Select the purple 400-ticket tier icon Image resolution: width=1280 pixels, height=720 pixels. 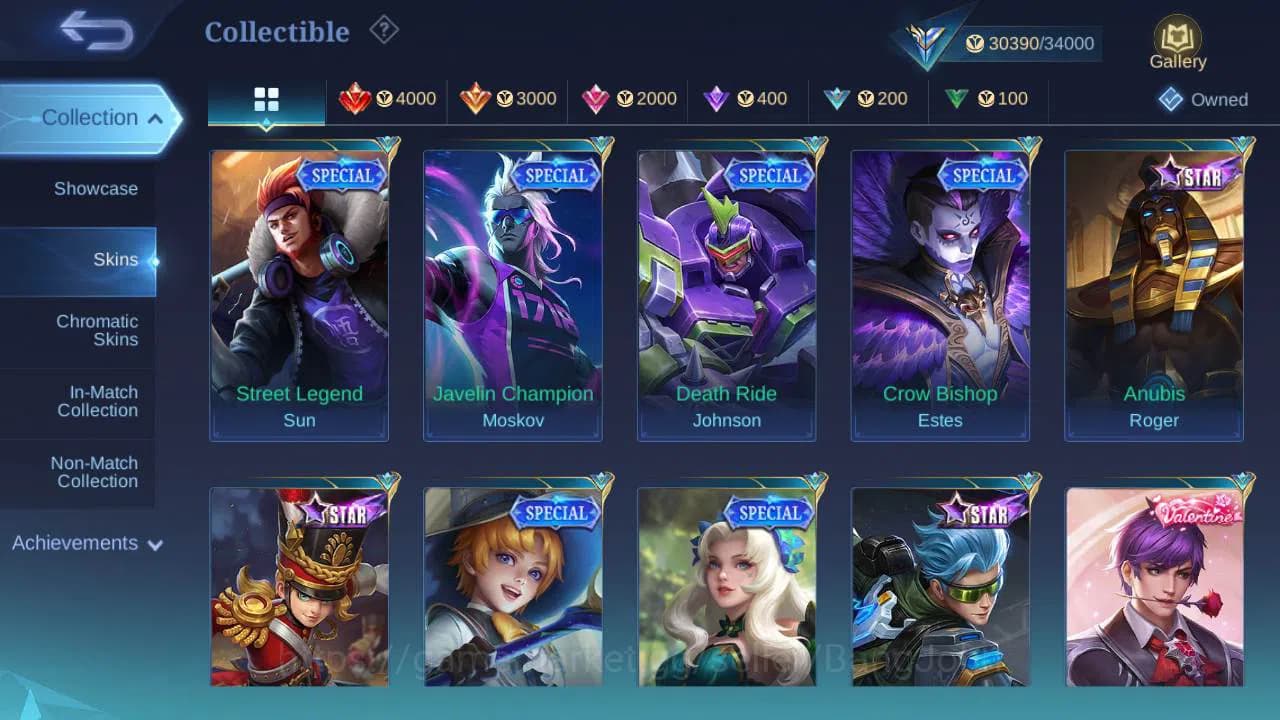(718, 99)
